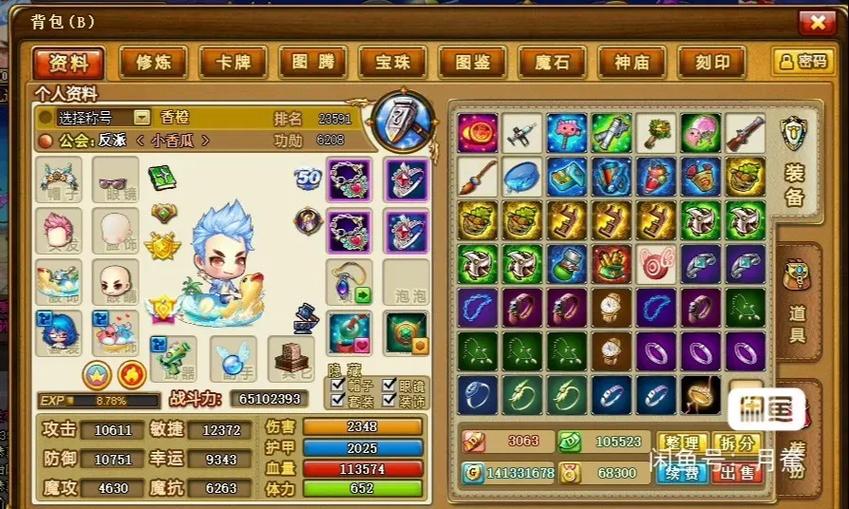The height and width of the screenshot is (509, 849).
Task: Click the 密码 lock button
Action: click(803, 62)
